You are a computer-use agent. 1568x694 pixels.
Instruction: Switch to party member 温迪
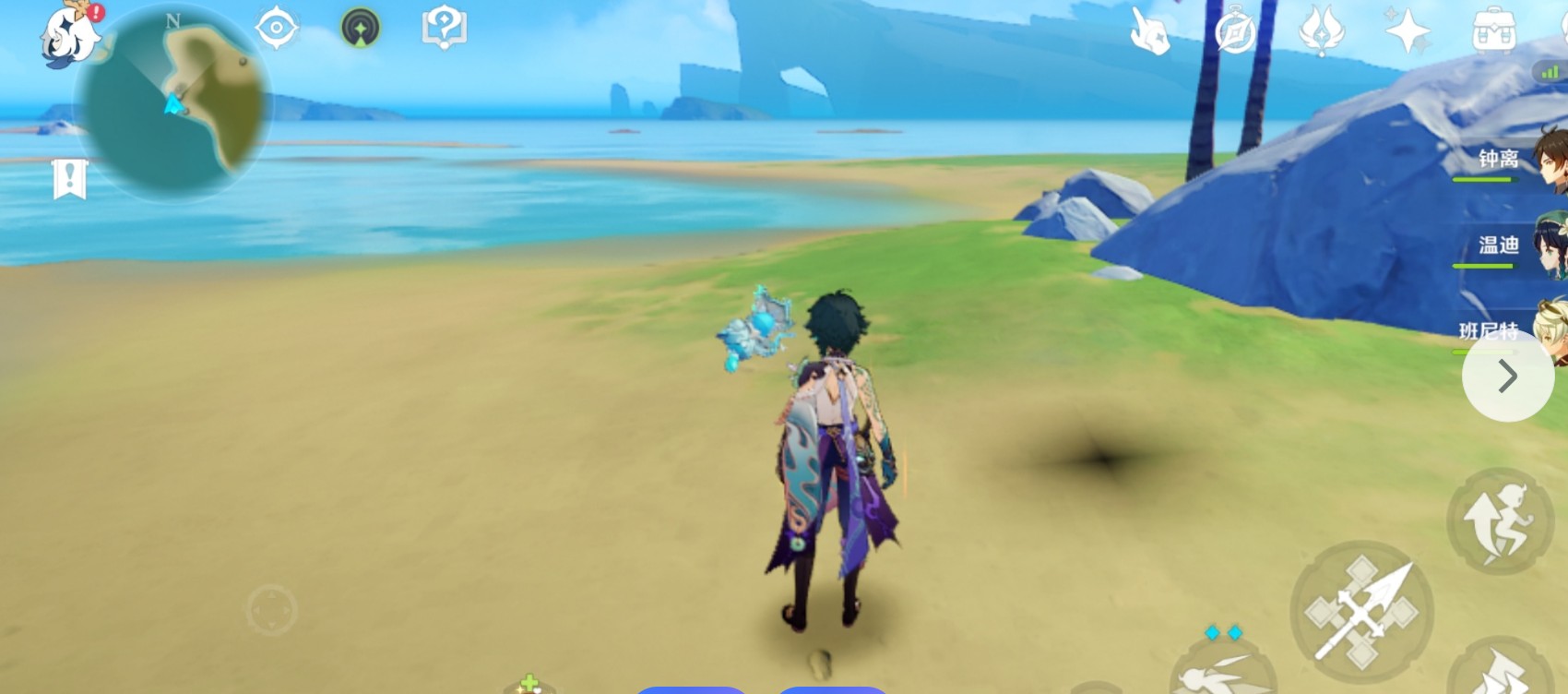[1513, 246]
